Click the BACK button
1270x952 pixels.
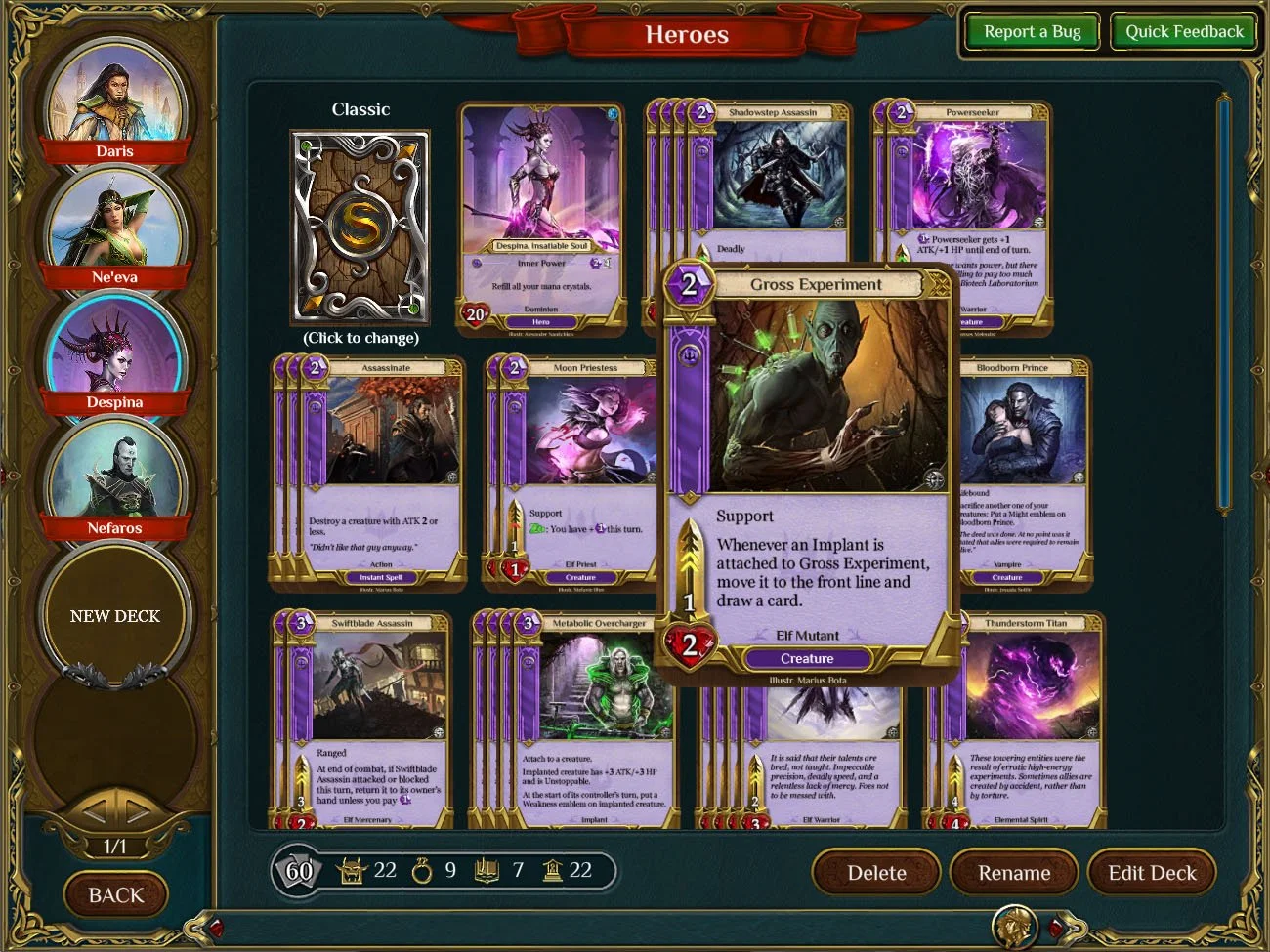pyautogui.click(x=115, y=894)
